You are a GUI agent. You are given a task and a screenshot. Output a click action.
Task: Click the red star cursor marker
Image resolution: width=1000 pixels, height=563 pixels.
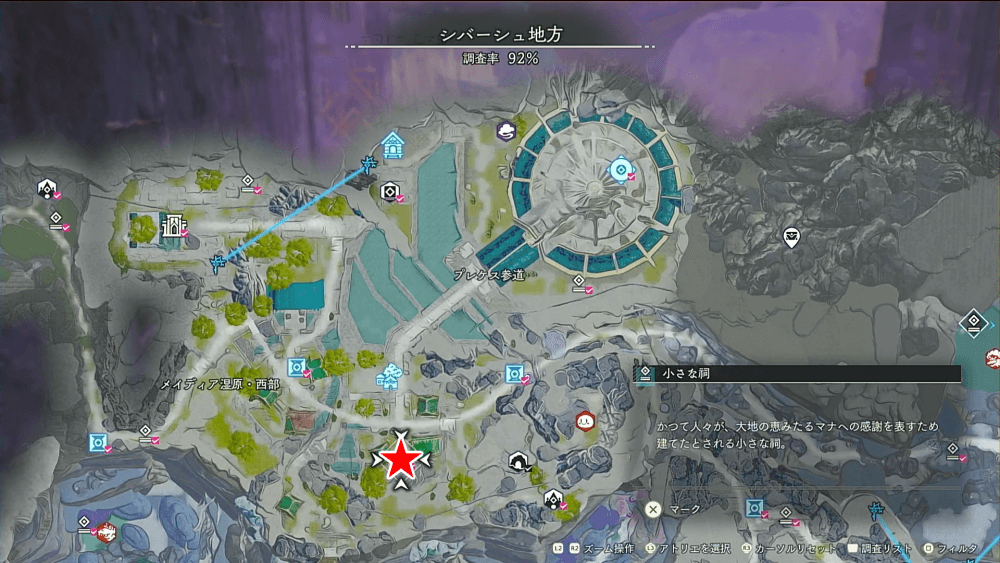pos(402,459)
